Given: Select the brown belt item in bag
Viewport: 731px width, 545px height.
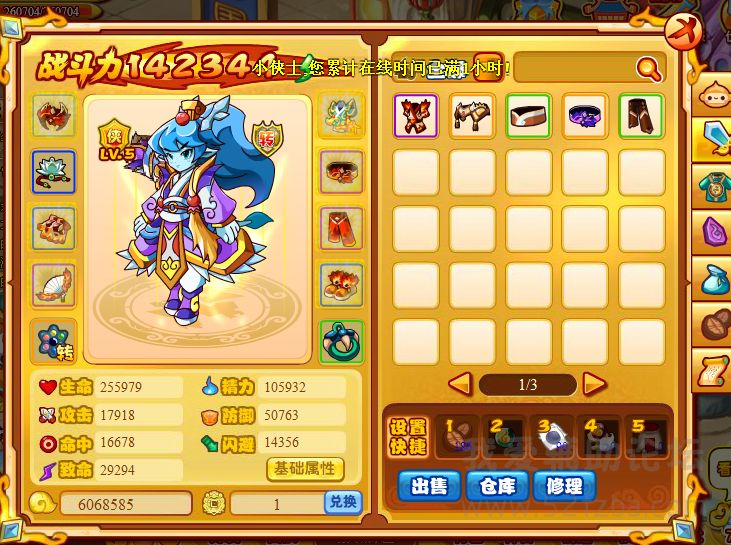Looking at the screenshot, I should point(528,117).
